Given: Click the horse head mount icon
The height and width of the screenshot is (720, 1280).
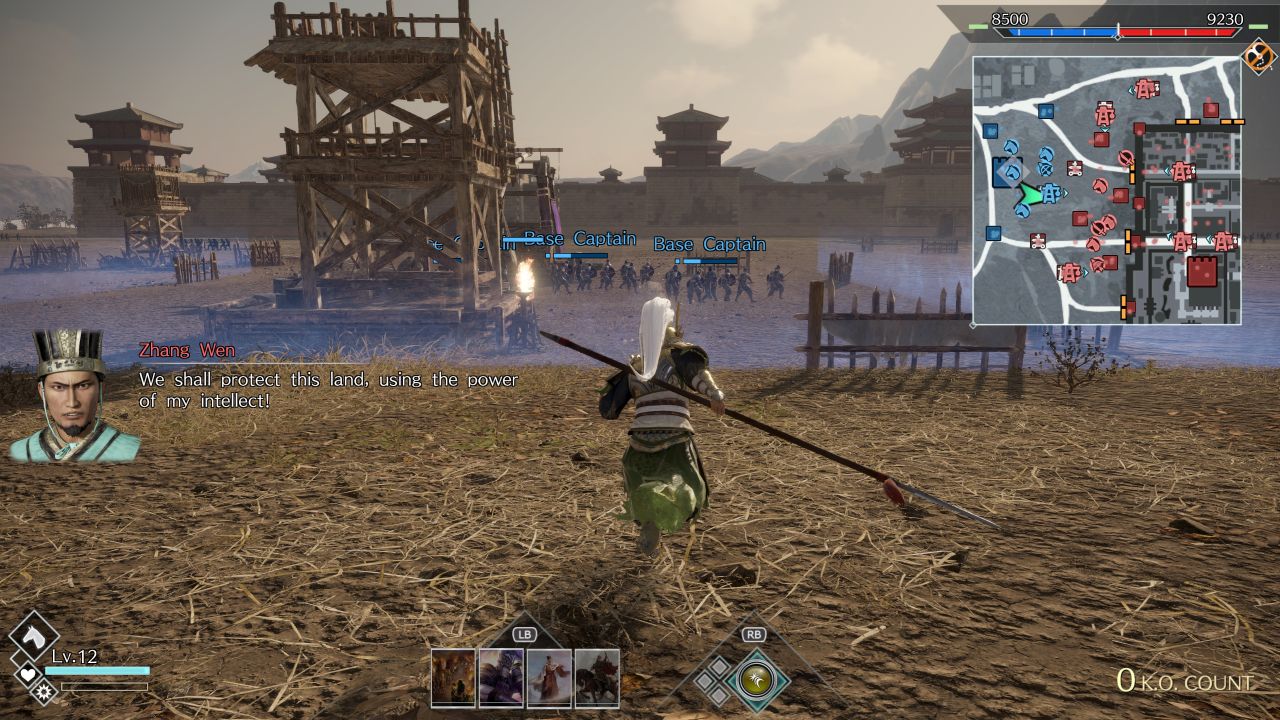Looking at the screenshot, I should (33, 635).
